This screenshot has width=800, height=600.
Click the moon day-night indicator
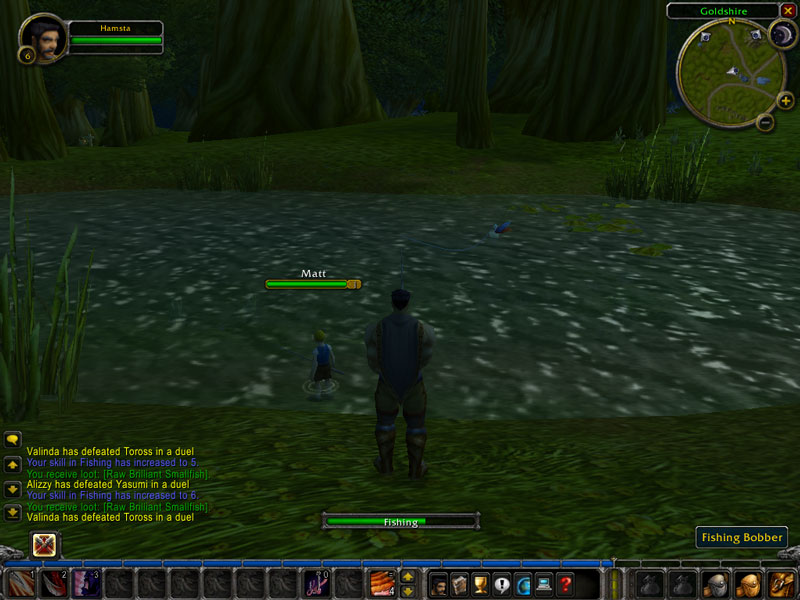[781, 34]
